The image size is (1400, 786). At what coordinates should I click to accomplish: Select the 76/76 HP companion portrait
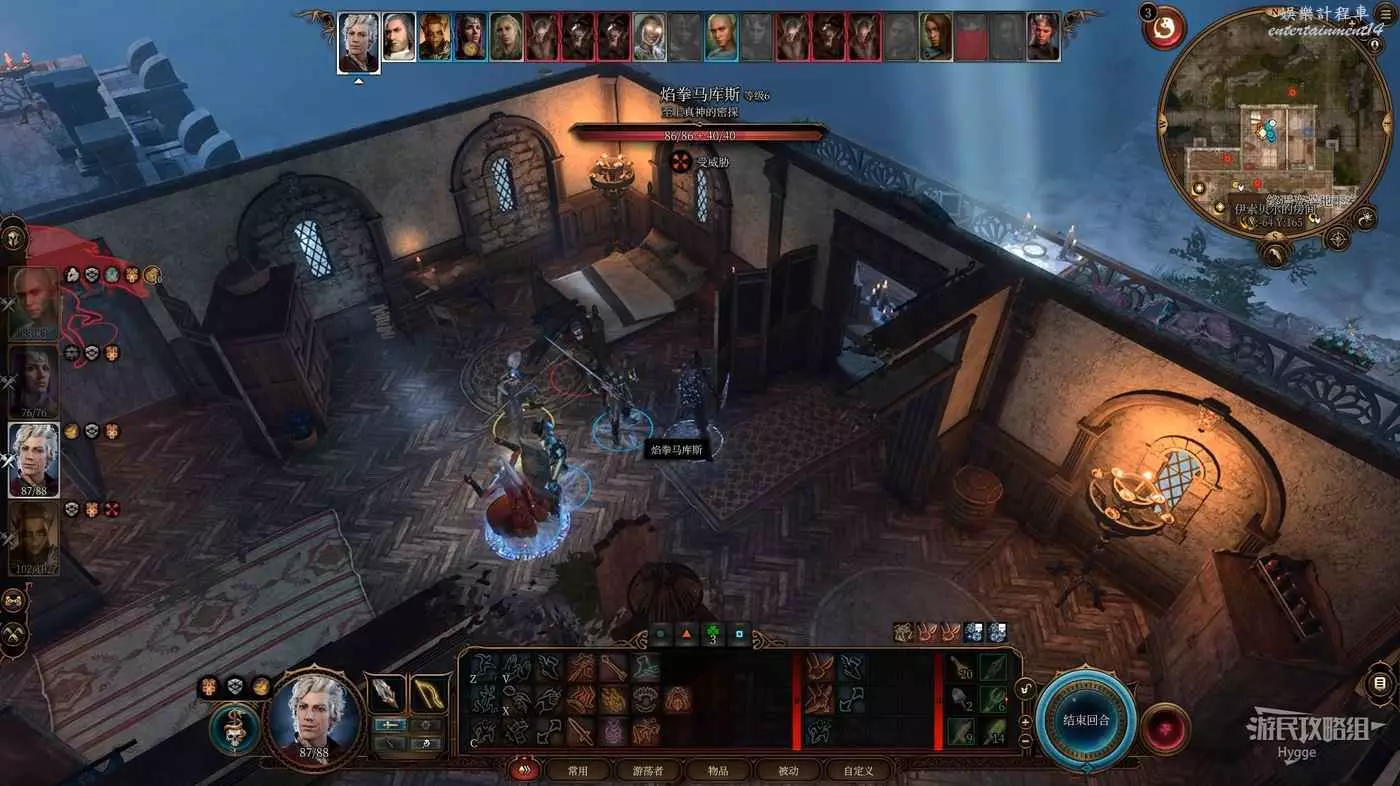(34, 381)
